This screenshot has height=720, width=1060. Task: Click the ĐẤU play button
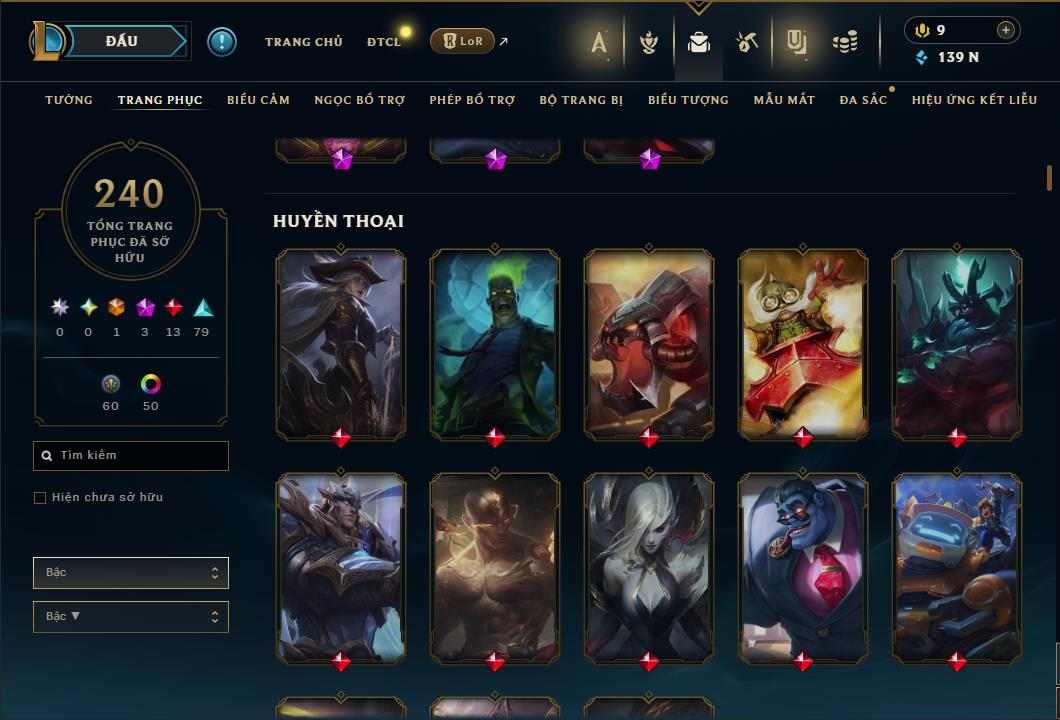click(x=121, y=41)
